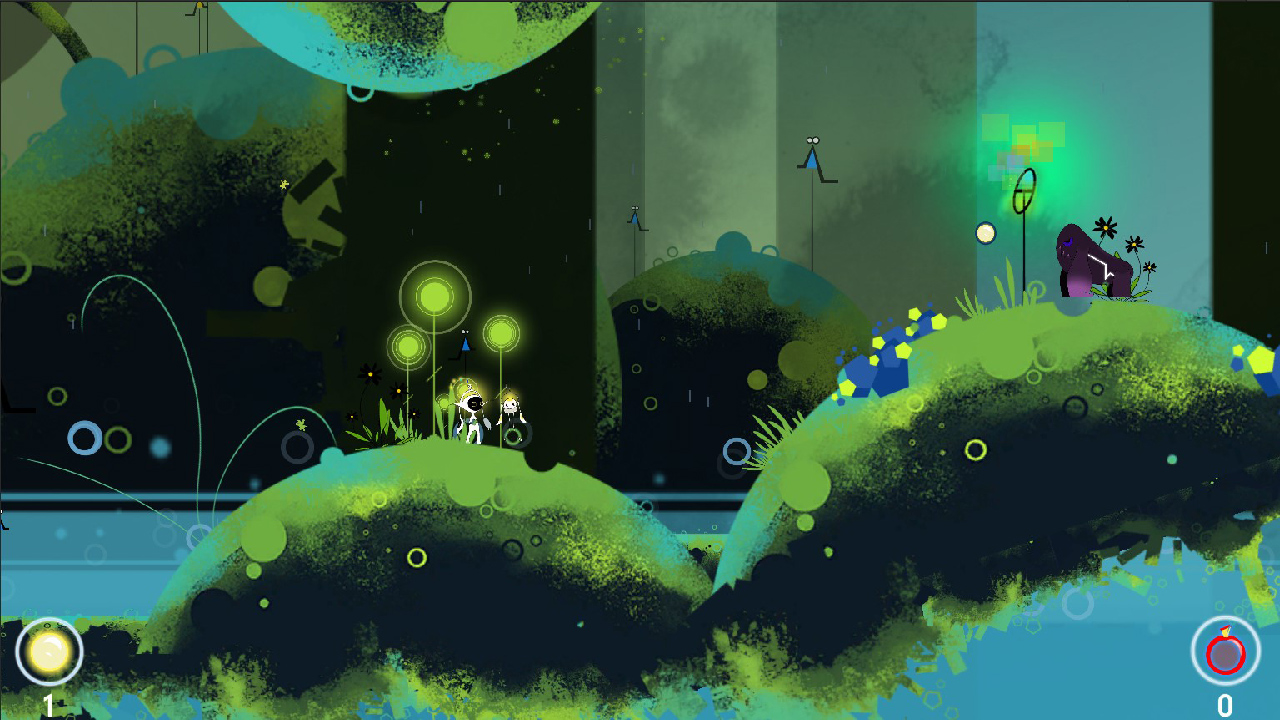The image size is (1280, 720).
Task: Expand the black ring portal on the right ledge
Action: point(1025,192)
